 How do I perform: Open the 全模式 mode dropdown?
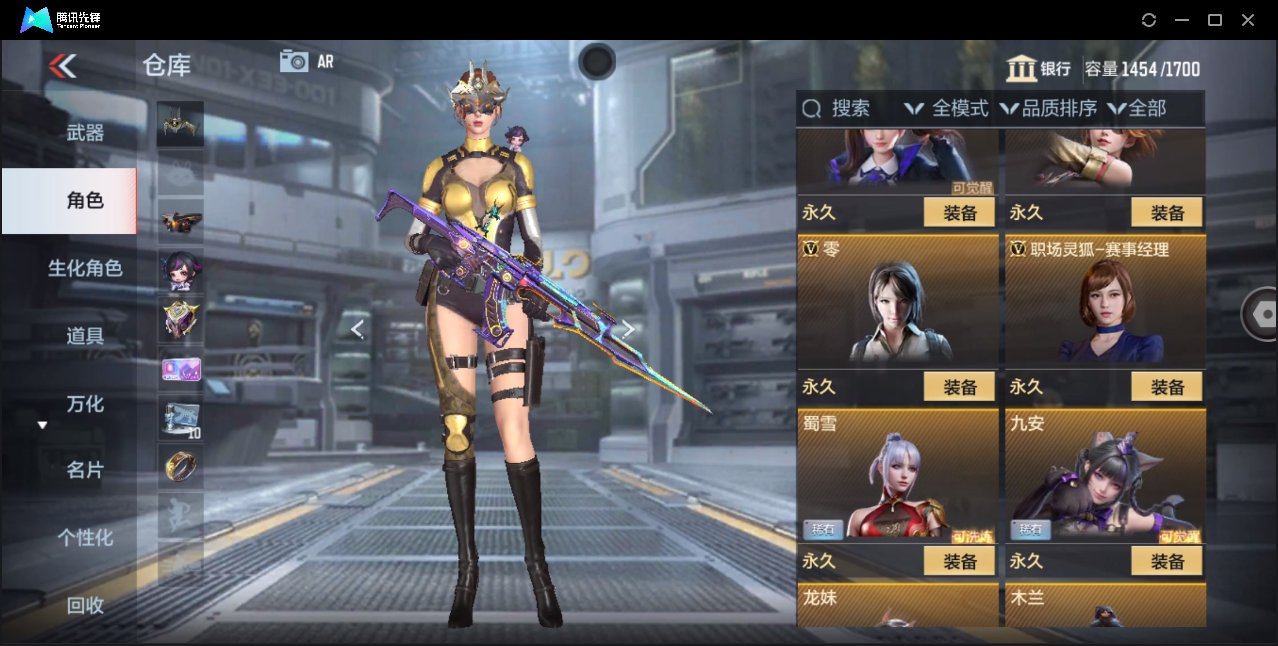point(946,109)
